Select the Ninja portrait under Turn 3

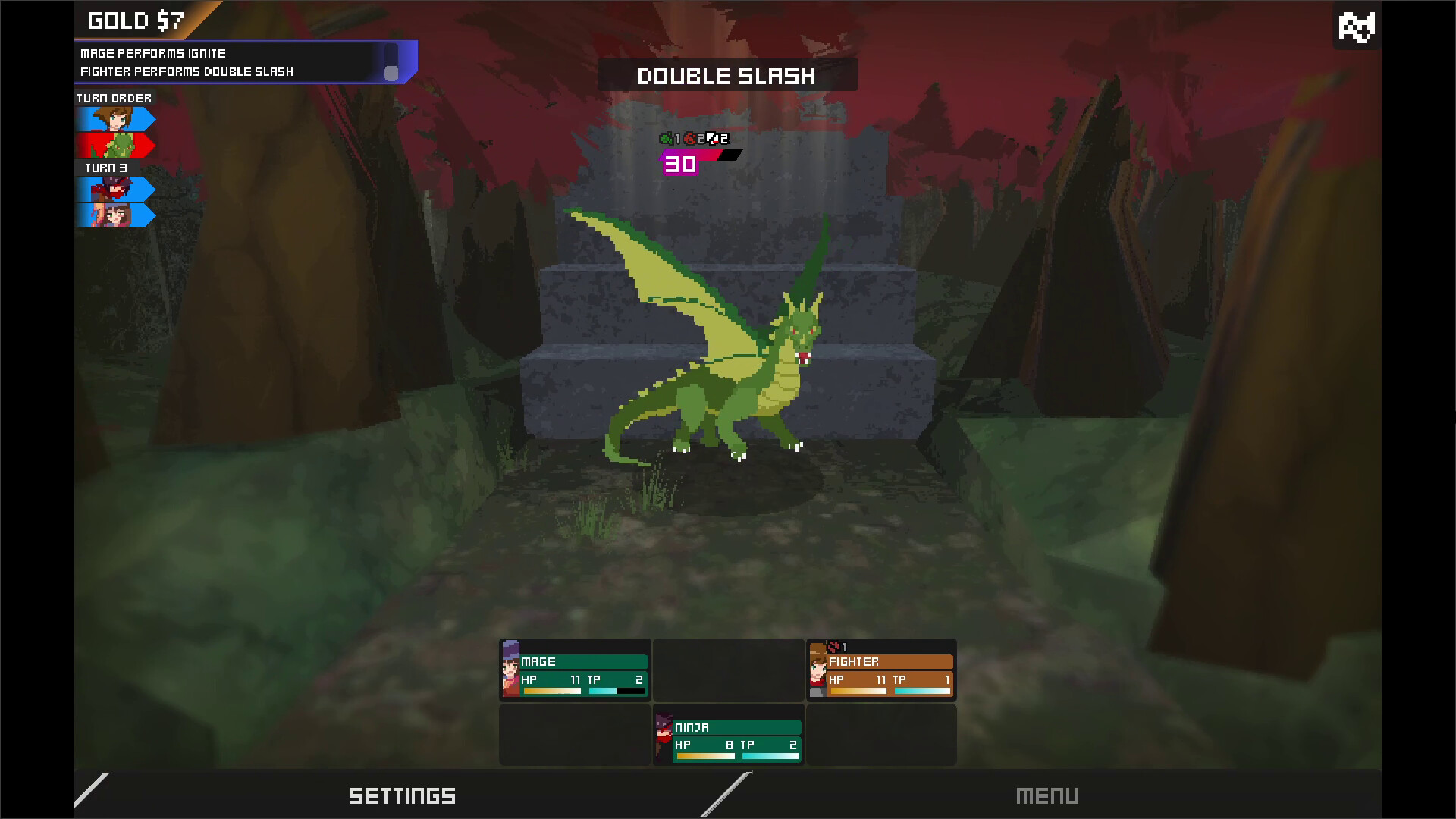(x=114, y=190)
